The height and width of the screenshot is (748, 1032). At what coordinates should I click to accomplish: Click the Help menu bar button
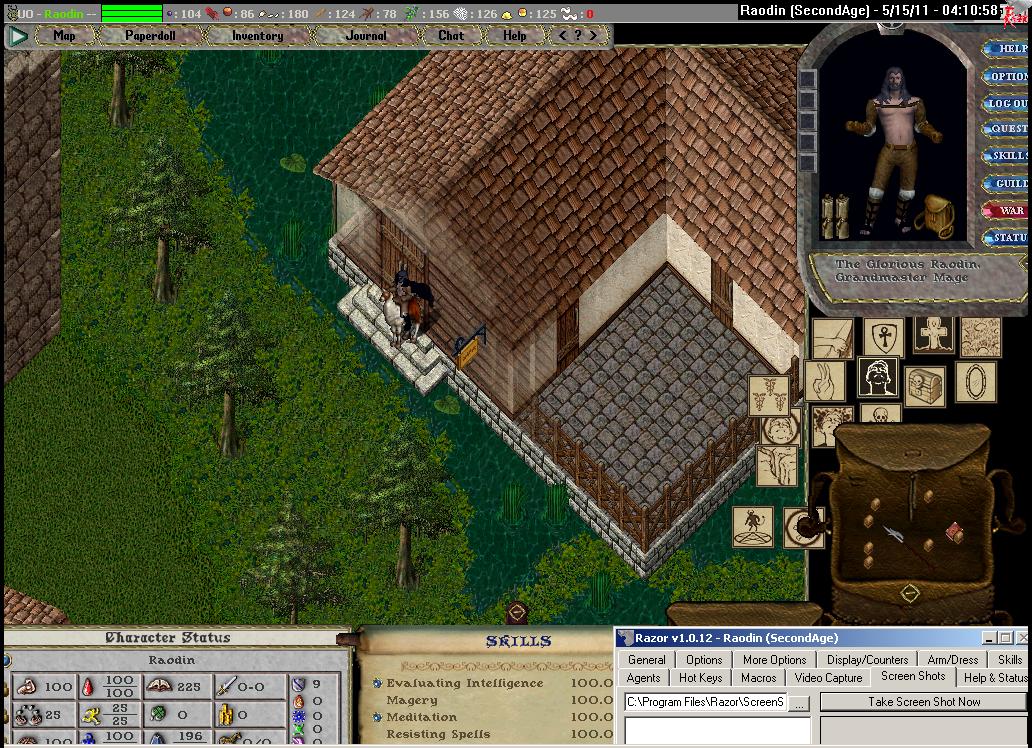click(514, 36)
